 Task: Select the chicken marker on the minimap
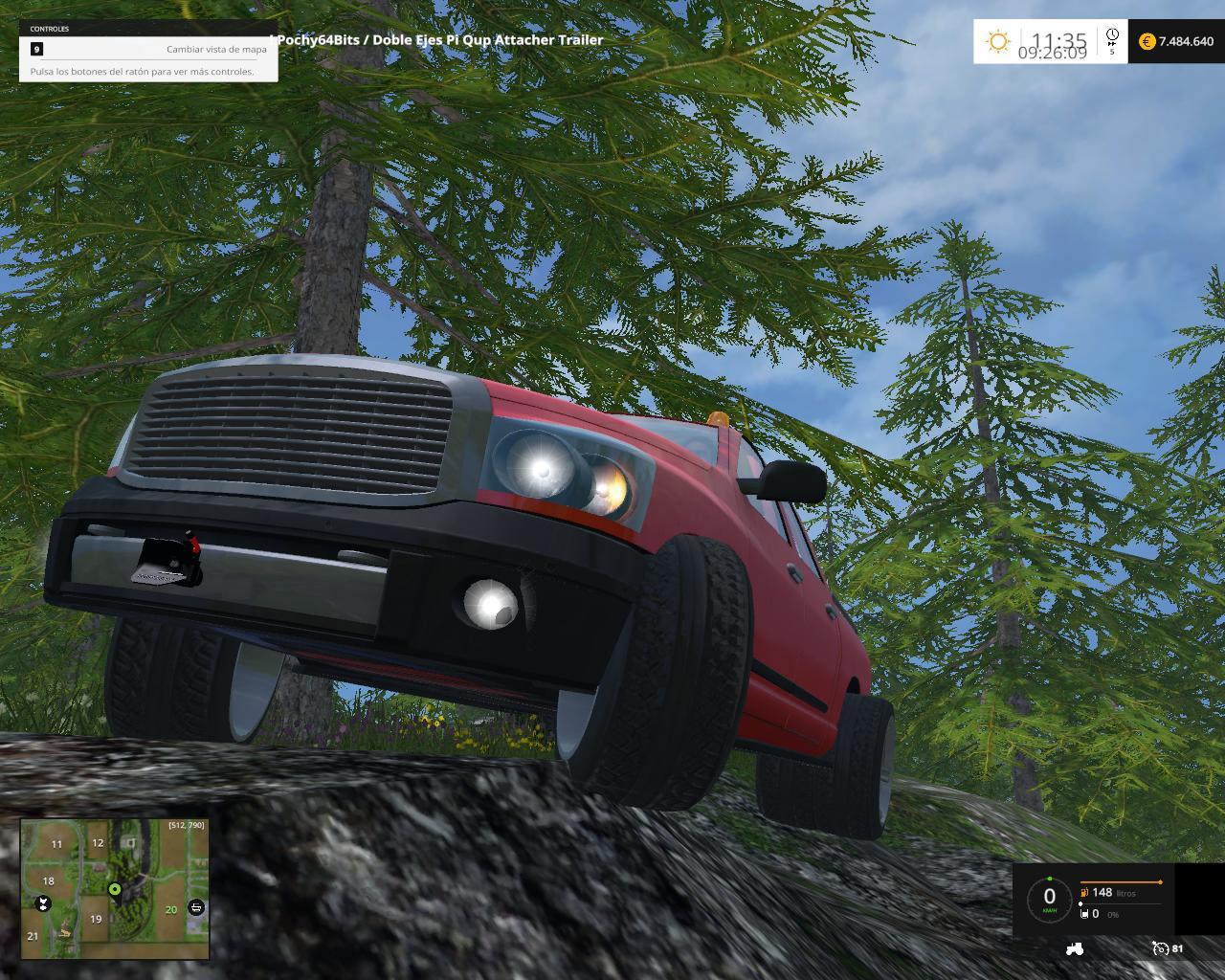coord(42,903)
